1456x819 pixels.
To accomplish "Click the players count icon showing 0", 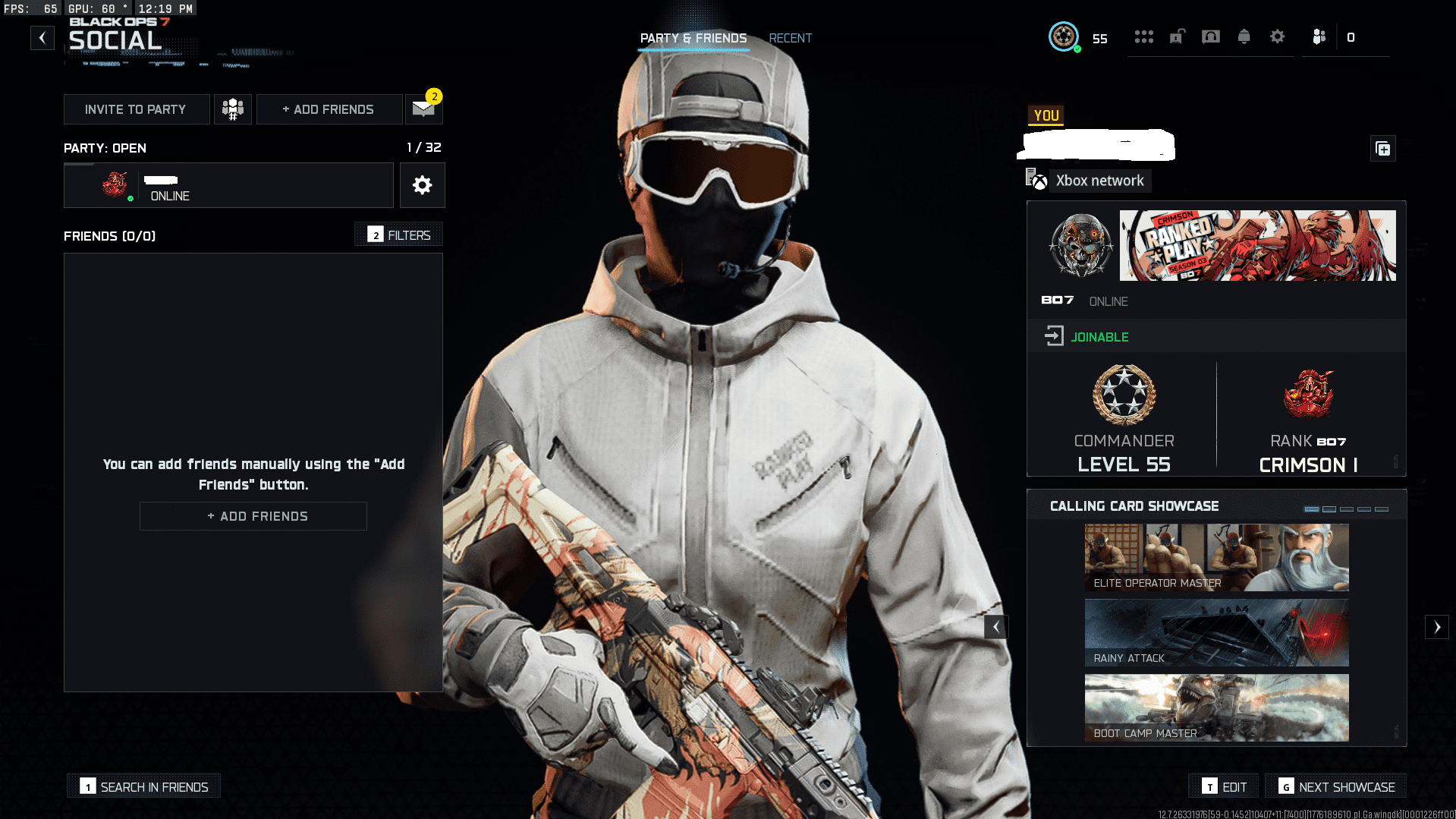I will point(1319,36).
